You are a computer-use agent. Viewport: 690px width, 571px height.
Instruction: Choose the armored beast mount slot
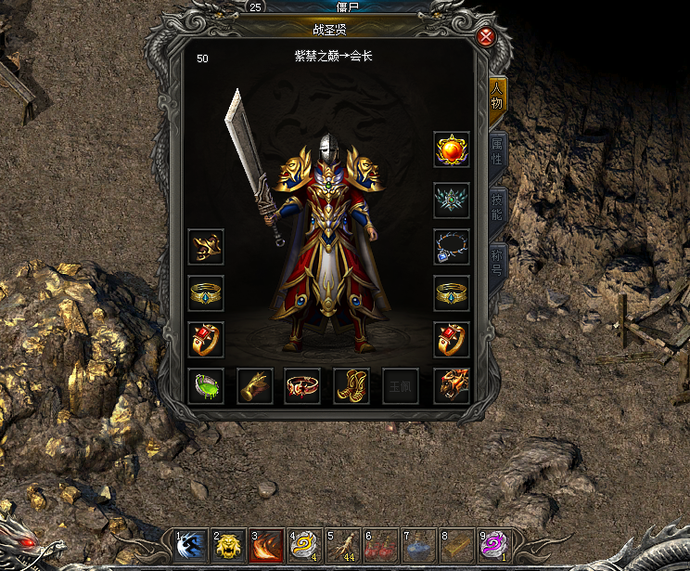[452, 386]
